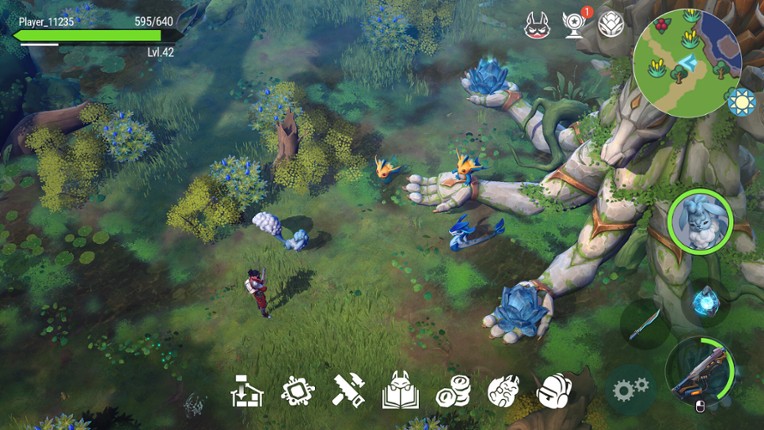Viewport: 764px width, 430px height.
Task: Open the curled creature pets menu
Action: click(x=503, y=391)
